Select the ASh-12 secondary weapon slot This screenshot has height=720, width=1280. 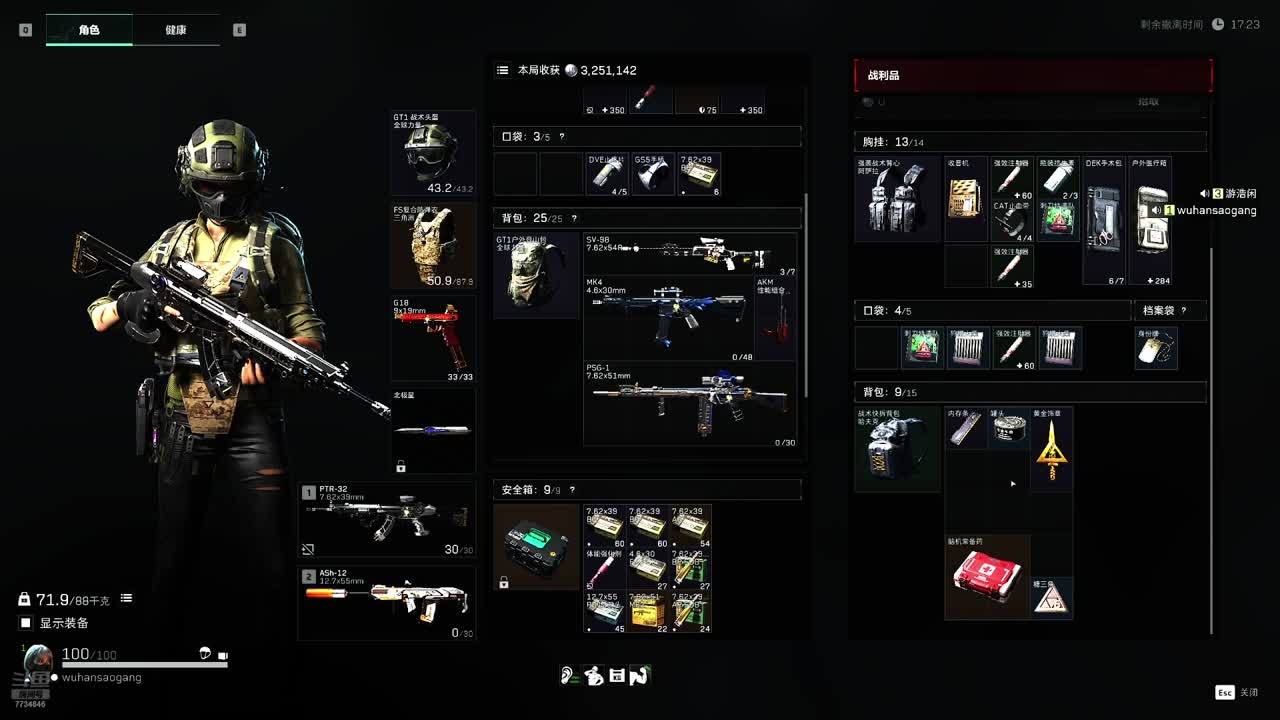click(x=386, y=603)
